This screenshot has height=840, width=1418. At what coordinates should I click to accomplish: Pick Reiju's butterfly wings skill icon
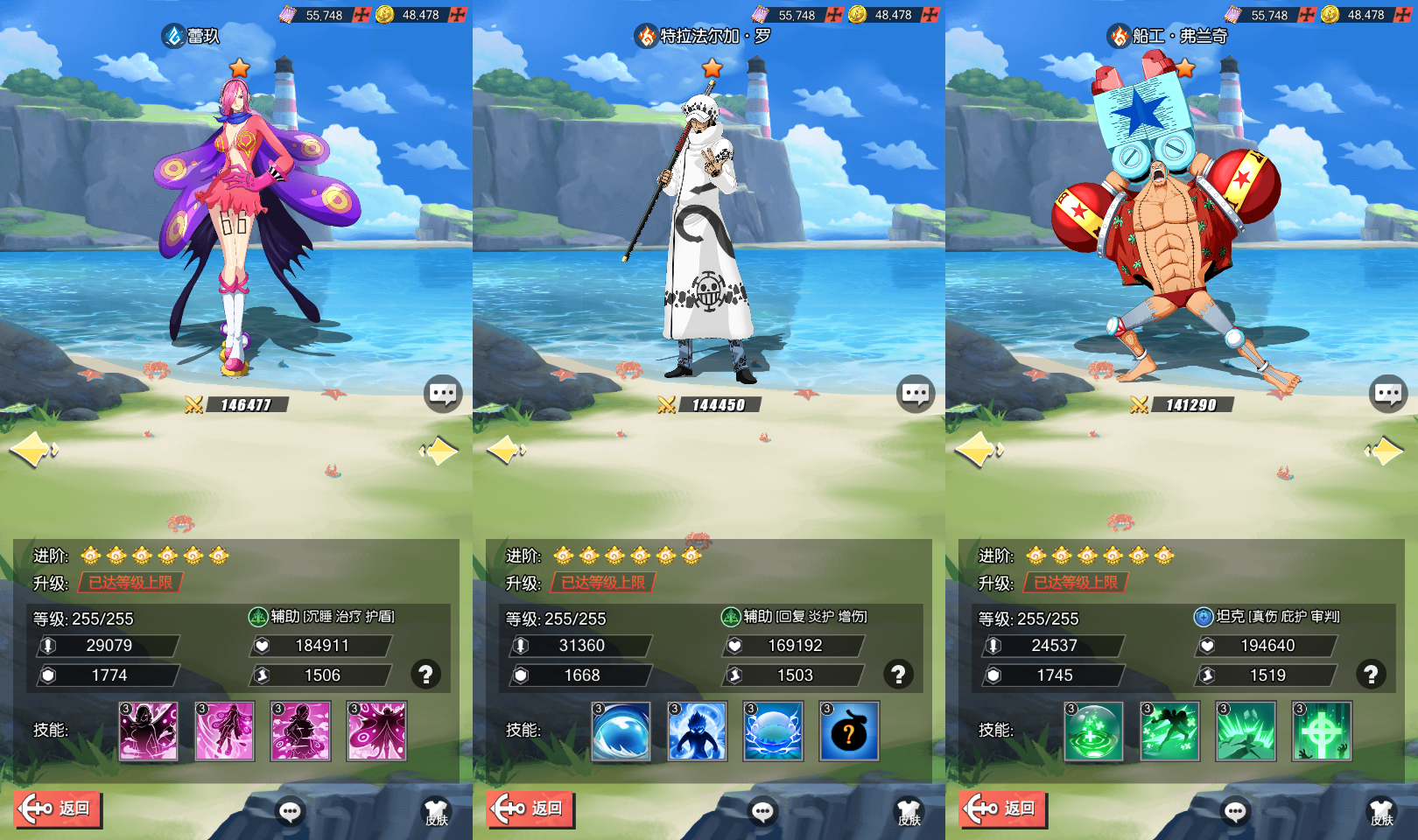click(376, 731)
